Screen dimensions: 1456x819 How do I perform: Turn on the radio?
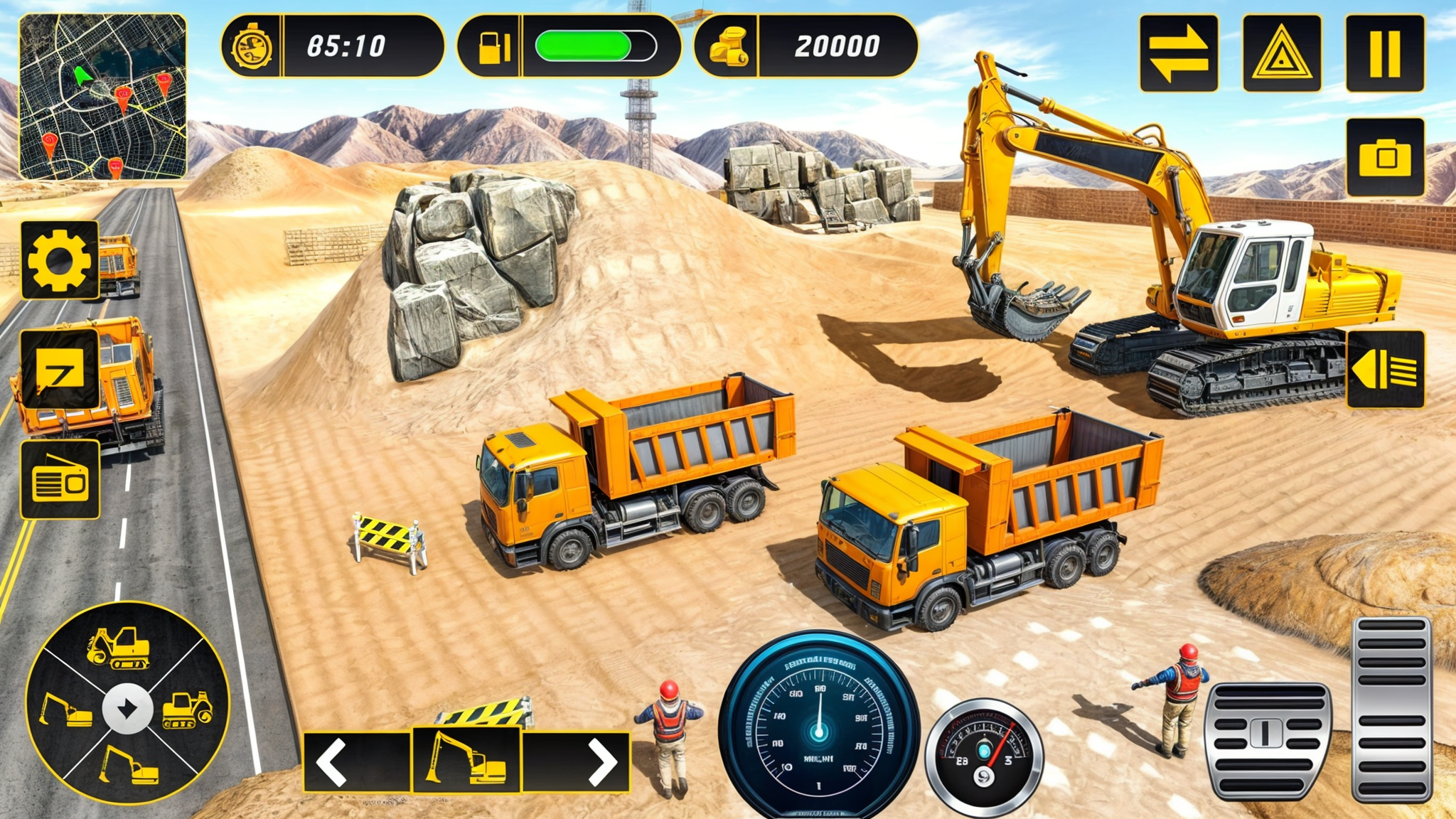pos(60,480)
